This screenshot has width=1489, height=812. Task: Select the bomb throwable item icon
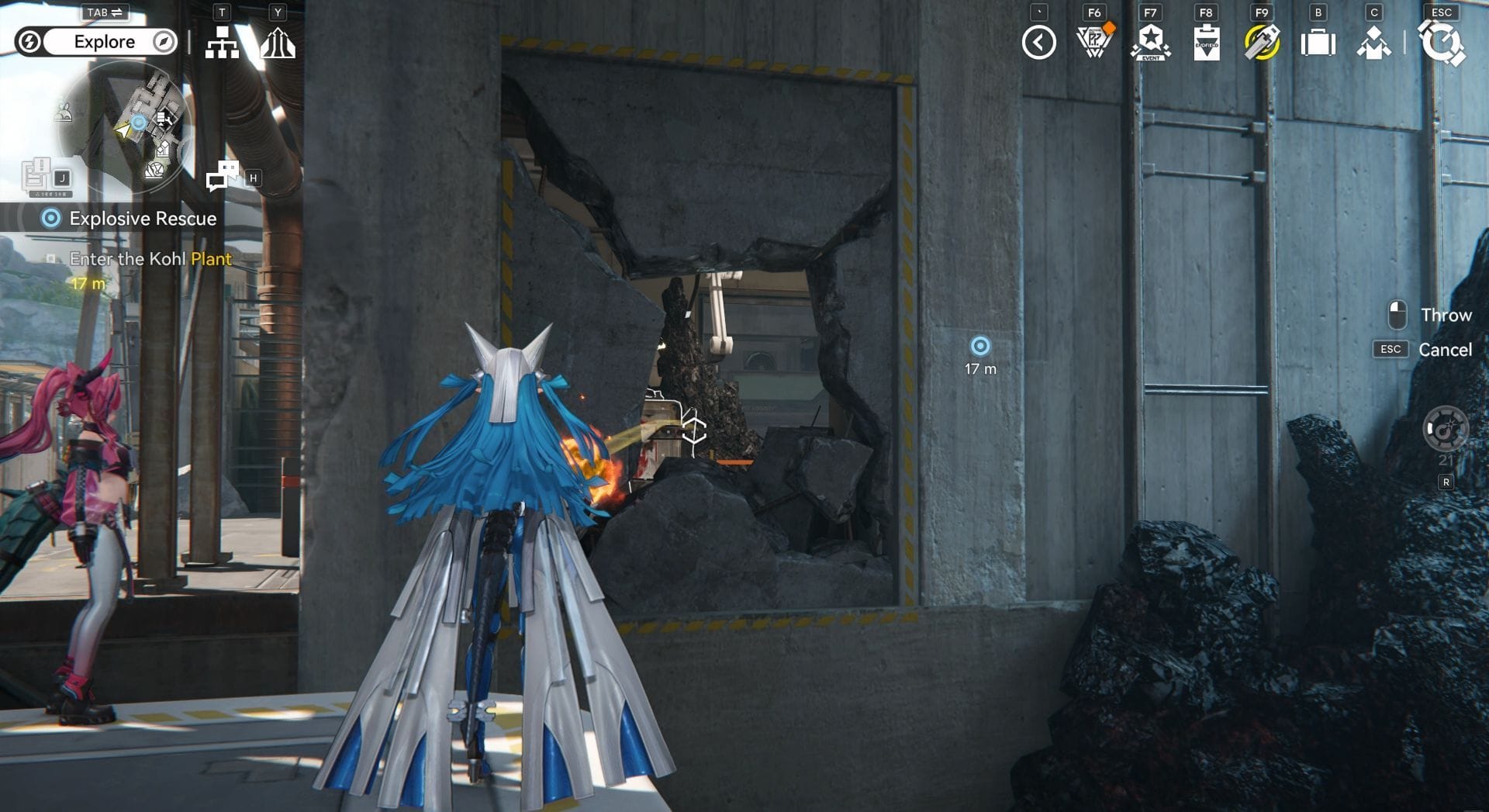(1446, 429)
